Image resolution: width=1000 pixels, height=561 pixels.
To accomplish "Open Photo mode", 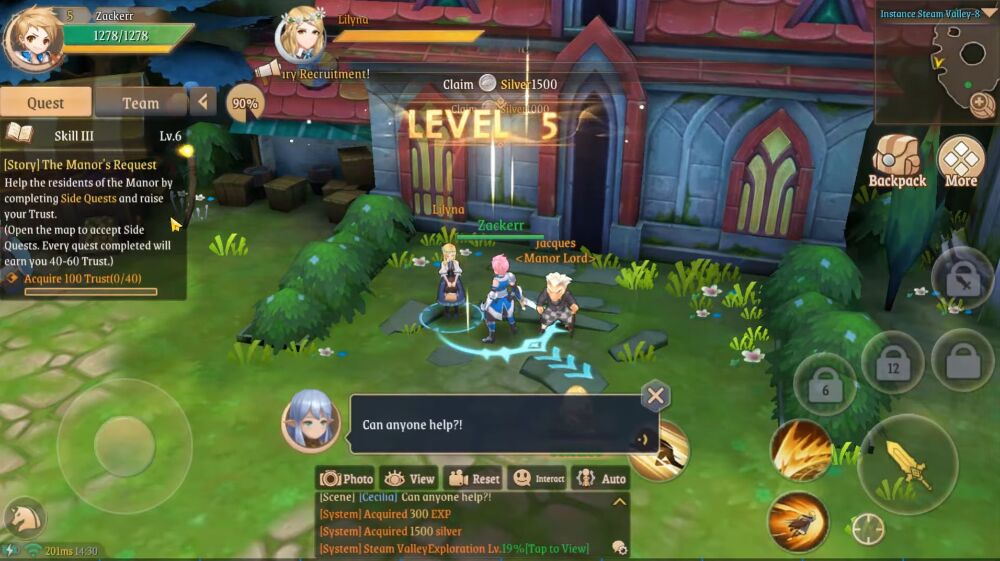I will 346,478.
